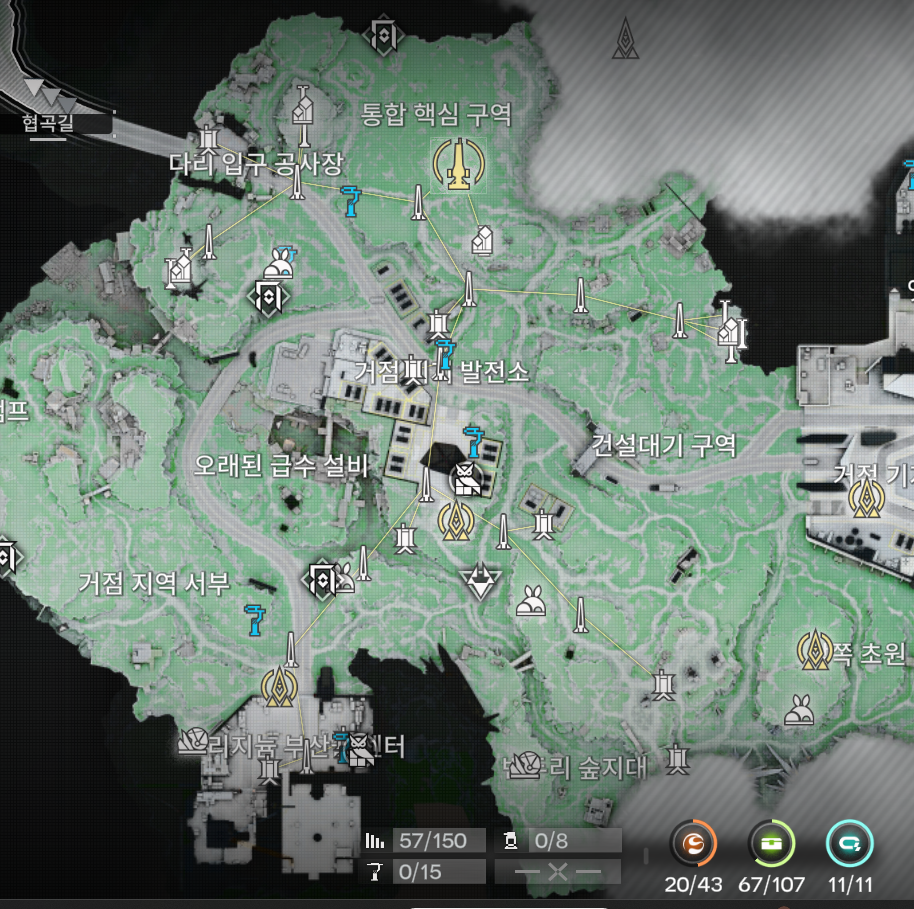Screen dimensions: 914x909
Task: Select the diamond gate marker at the map's top edge
Action: tap(382, 35)
